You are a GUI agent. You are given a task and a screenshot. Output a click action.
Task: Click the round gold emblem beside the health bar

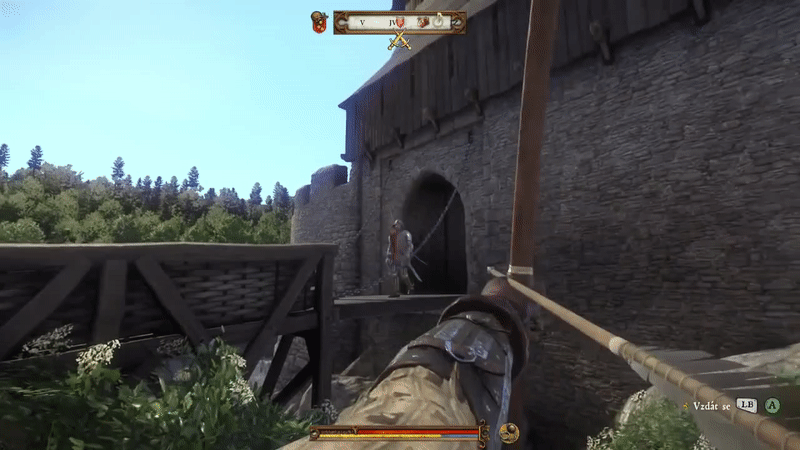[x=509, y=433]
